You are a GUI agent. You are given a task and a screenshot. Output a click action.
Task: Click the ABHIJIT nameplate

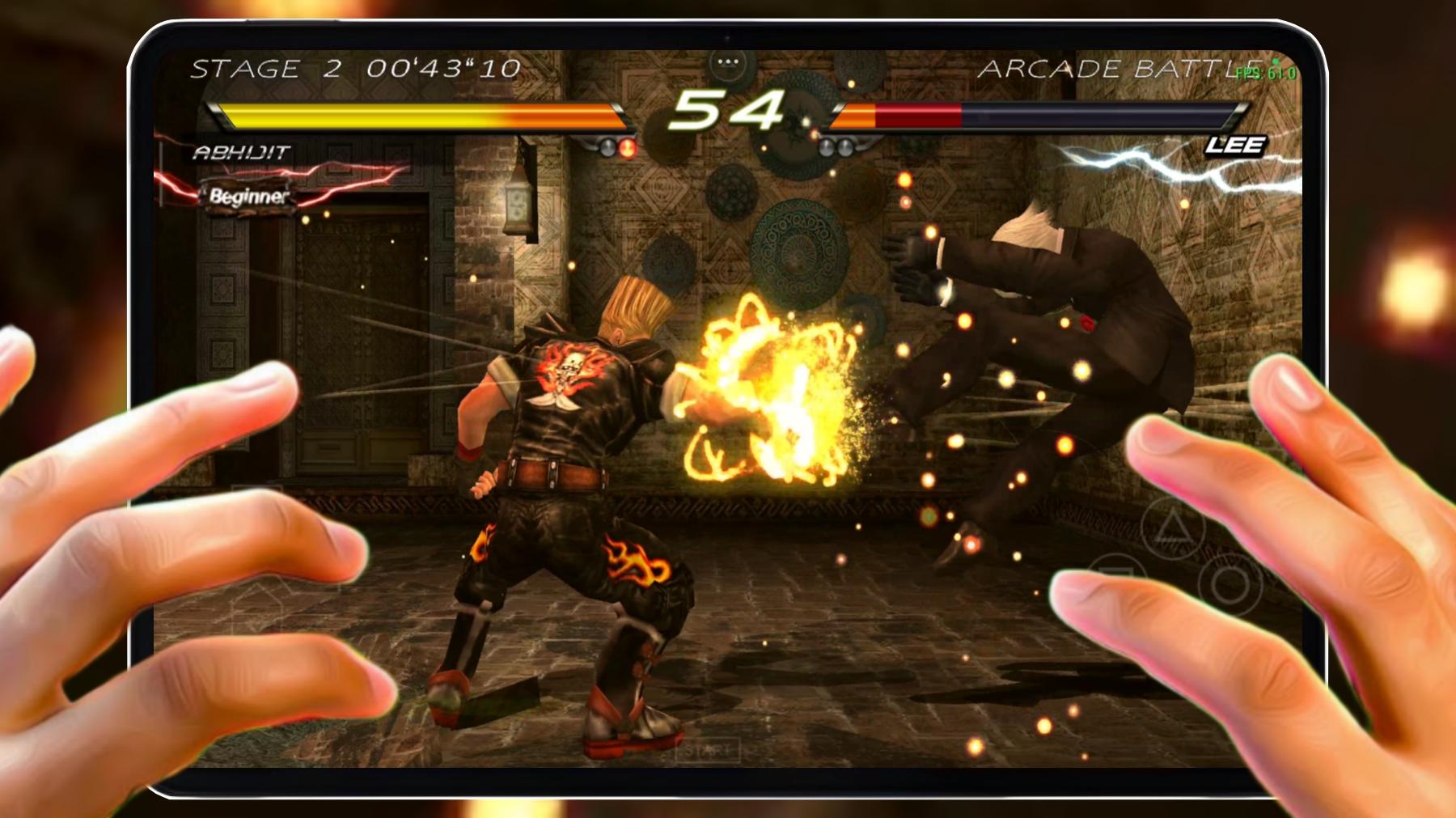click(240, 150)
